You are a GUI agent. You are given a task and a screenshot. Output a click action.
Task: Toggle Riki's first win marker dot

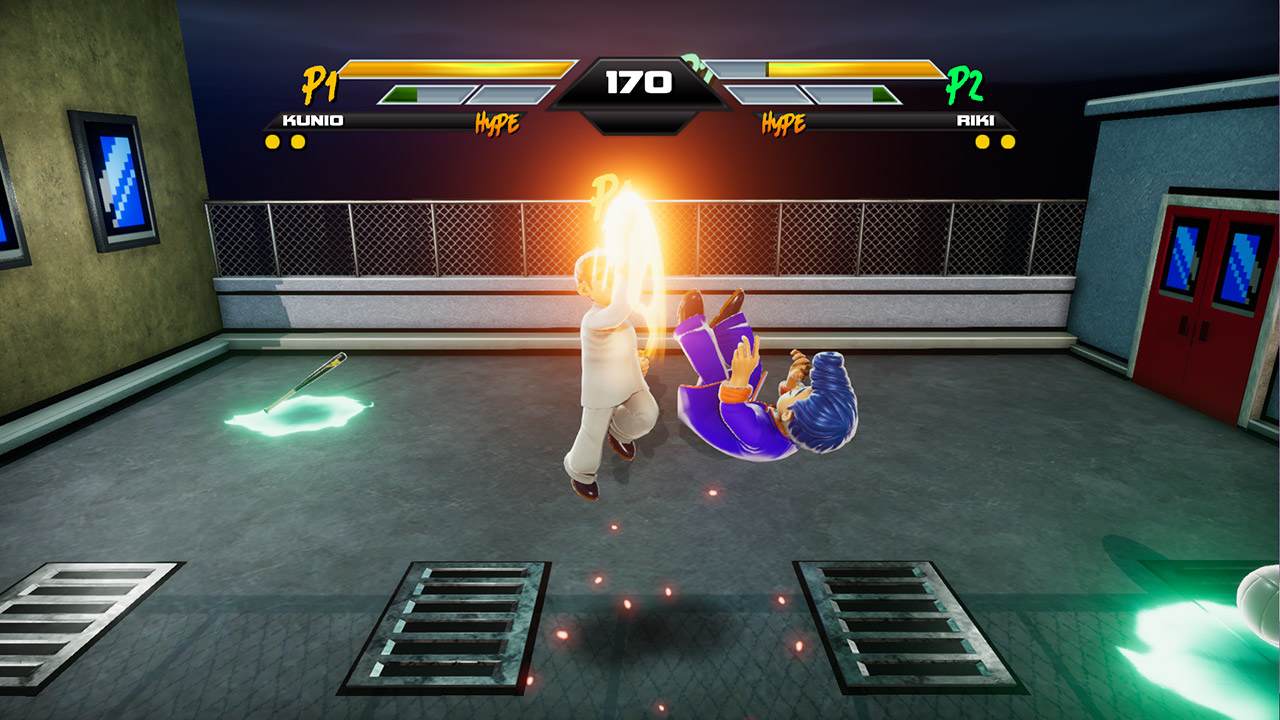pos(982,141)
